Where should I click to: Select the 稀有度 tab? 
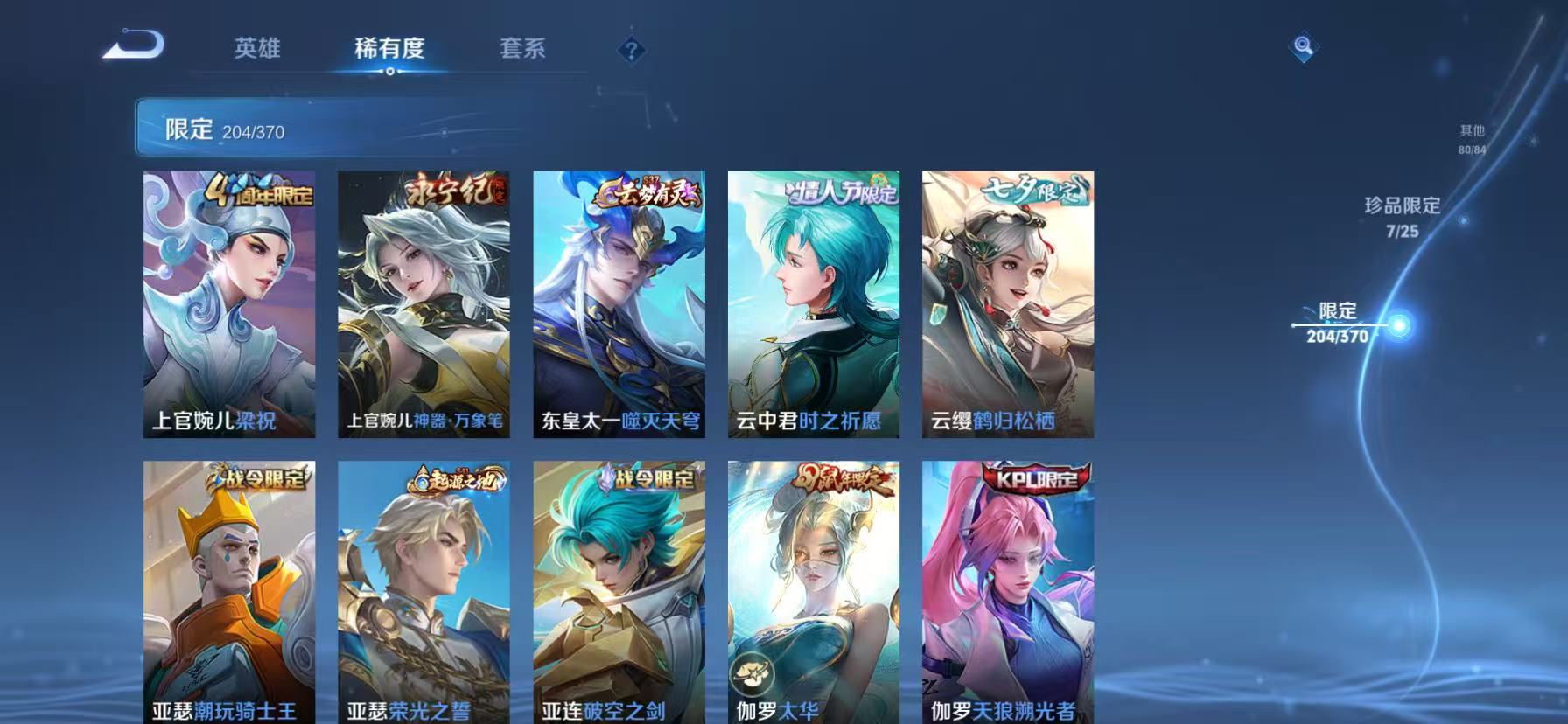point(390,51)
